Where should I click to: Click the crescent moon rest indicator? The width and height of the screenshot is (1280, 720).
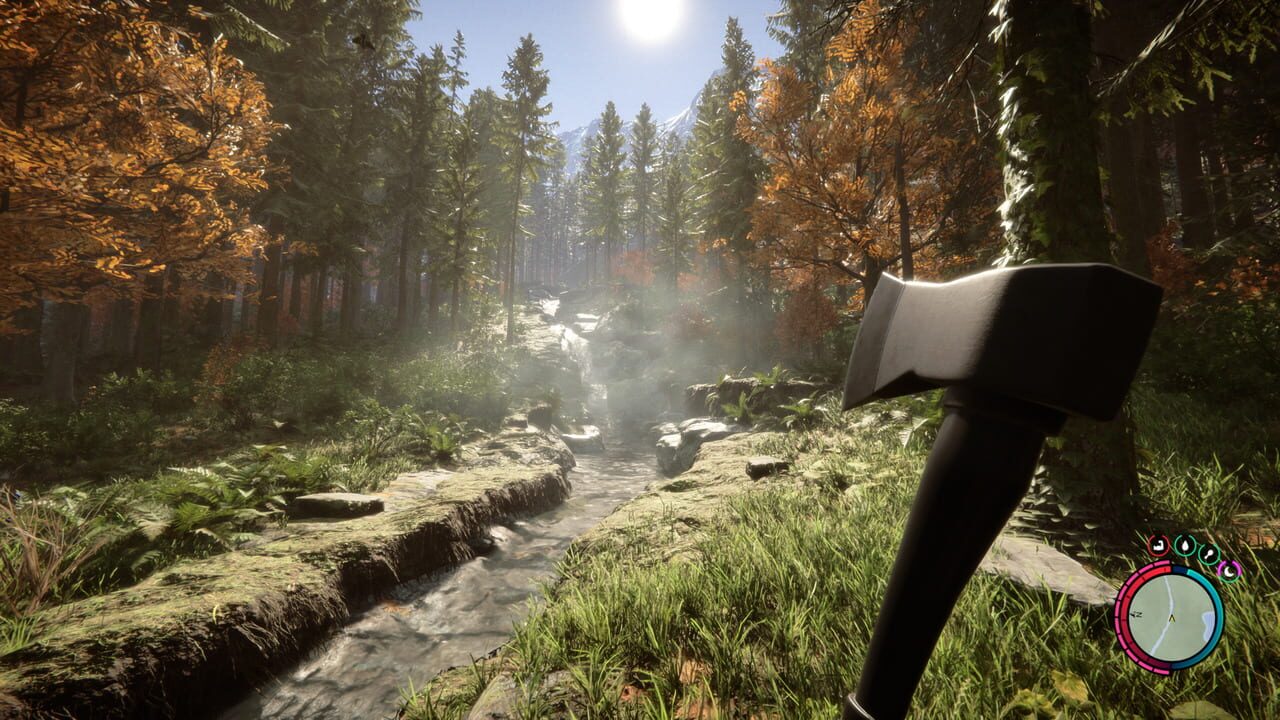pos(1229,571)
